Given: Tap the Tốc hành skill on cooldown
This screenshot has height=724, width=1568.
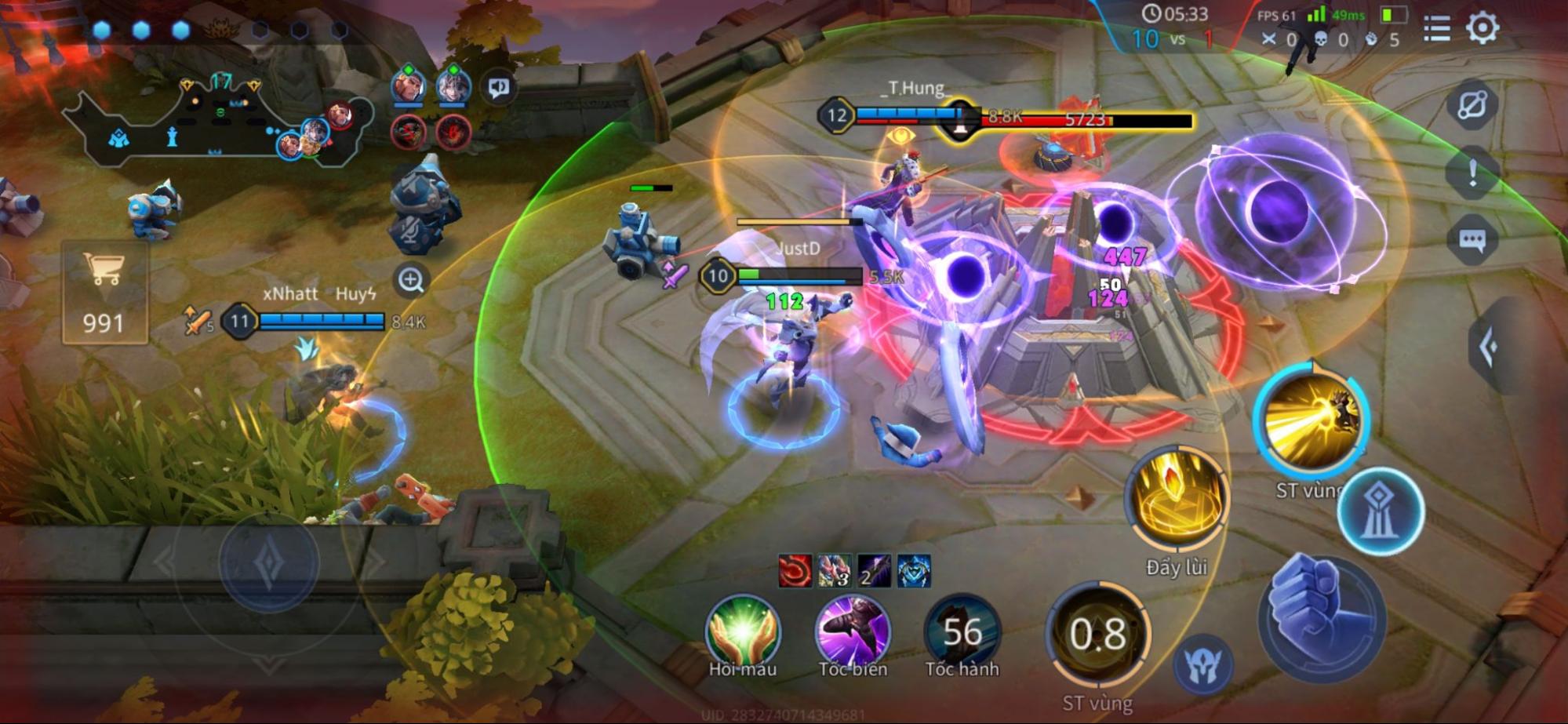Looking at the screenshot, I should point(962,631).
